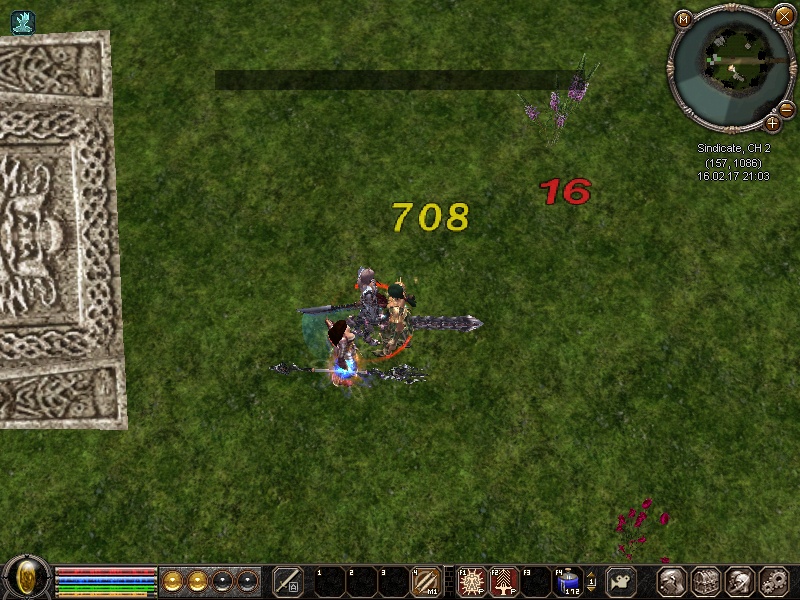Open system options via the gears icon
The image size is (800, 600).
tap(774, 581)
